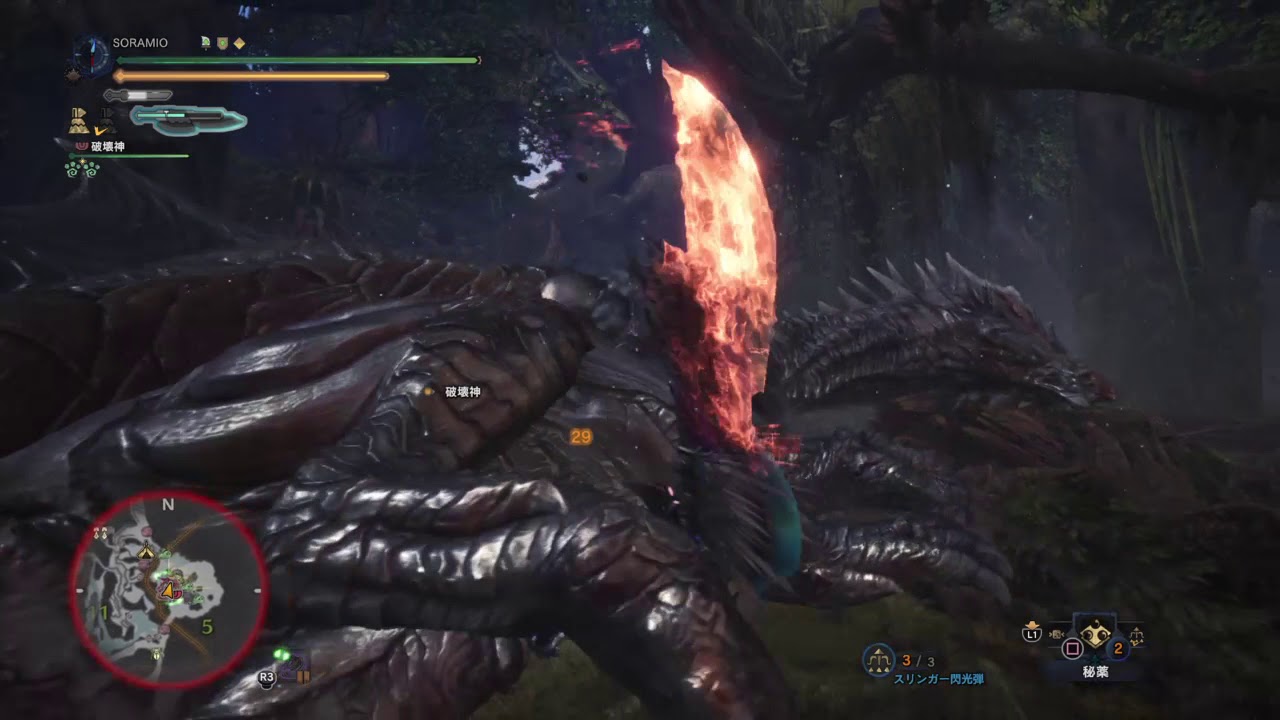The height and width of the screenshot is (720, 1280).
Task: Click the green scoutfly swirl icon
Action: pos(82,170)
